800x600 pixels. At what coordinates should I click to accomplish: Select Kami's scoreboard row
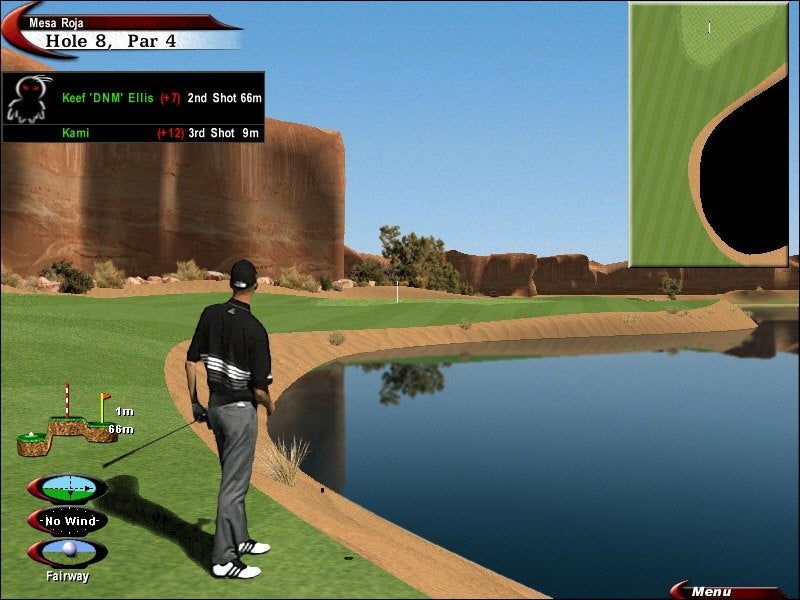162,132
